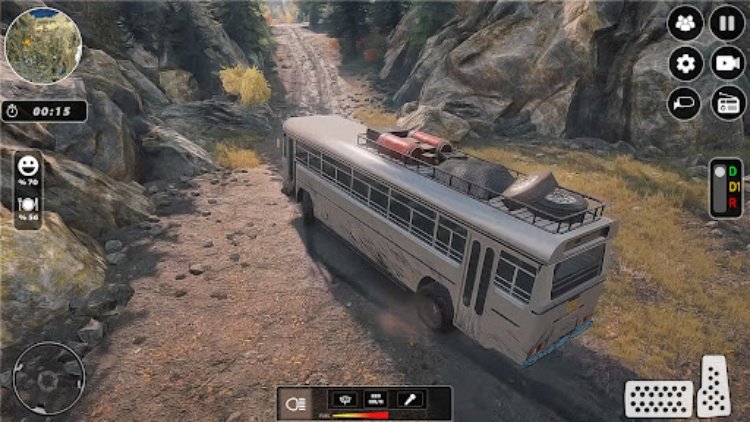The height and width of the screenshot is (422, 750).
Task: Switch the camera view
Action: 727,64
